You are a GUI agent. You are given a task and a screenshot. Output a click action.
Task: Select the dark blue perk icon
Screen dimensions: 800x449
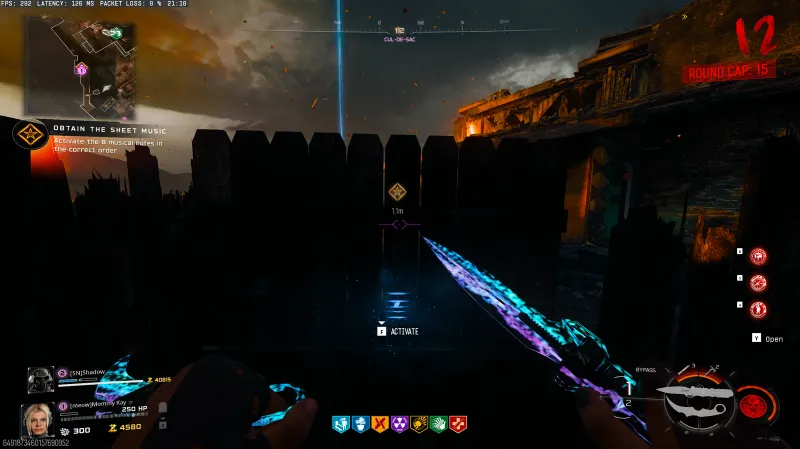359,424
